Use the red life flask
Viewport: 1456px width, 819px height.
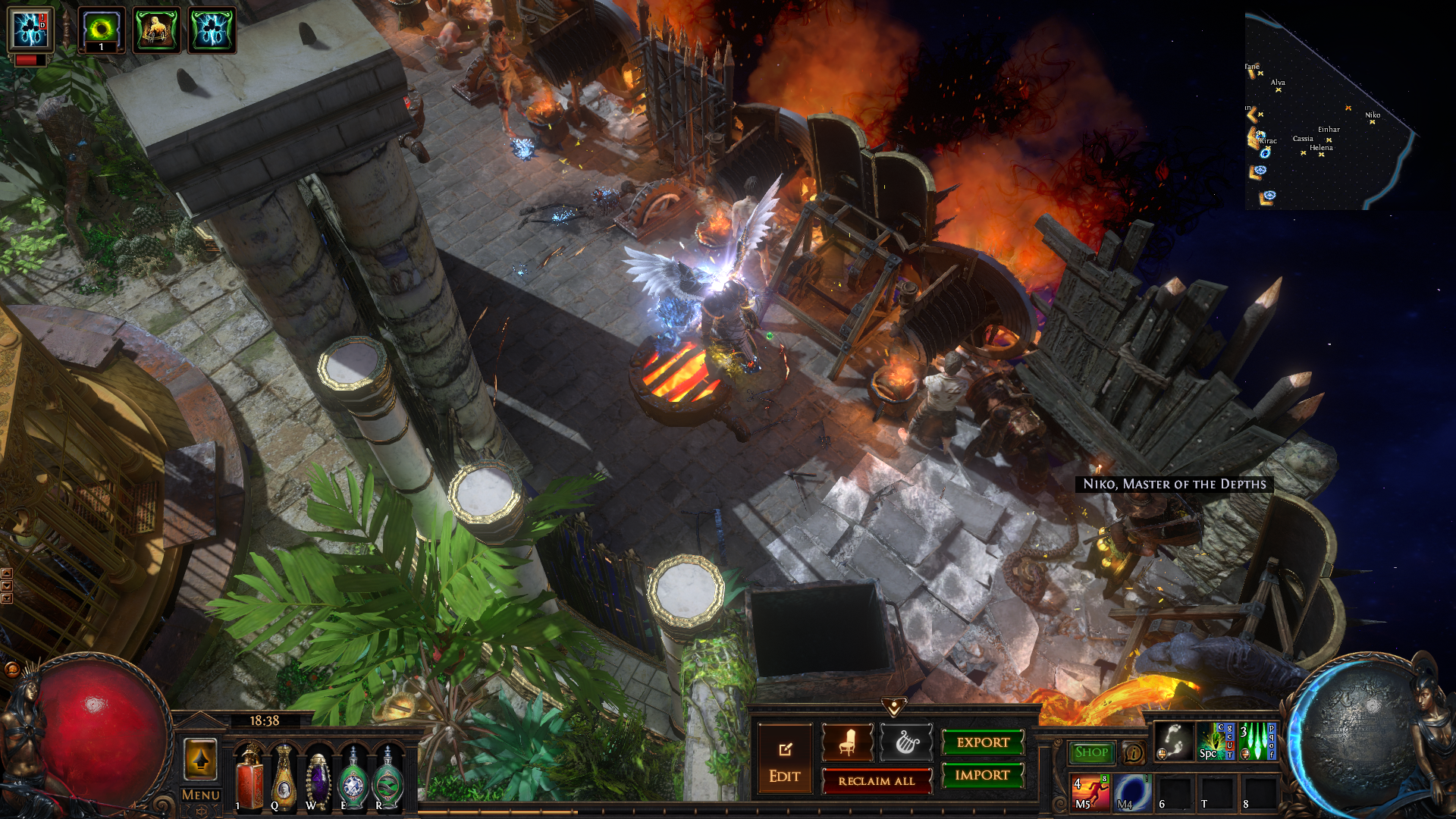249,779
